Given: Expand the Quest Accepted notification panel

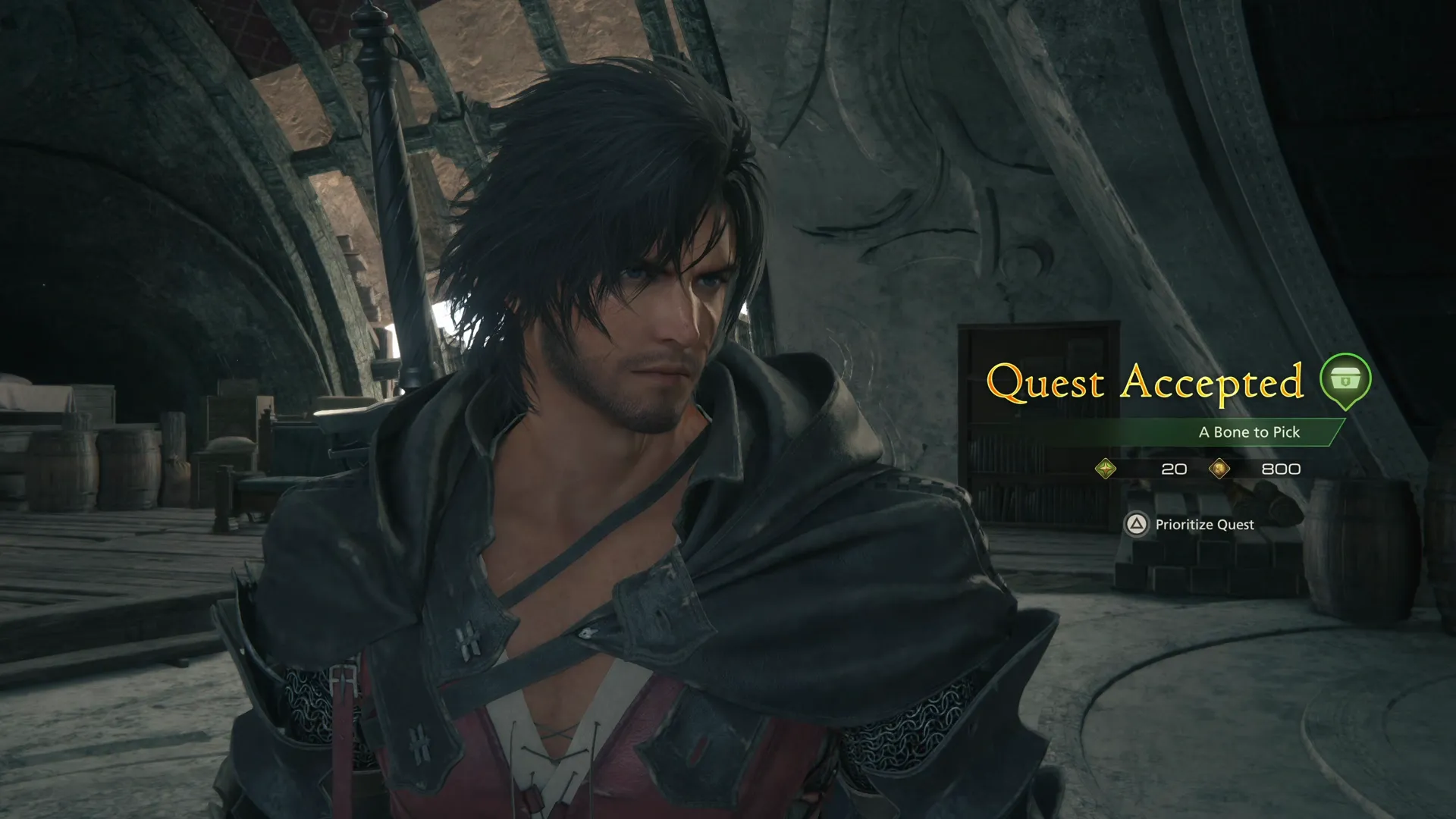Looking at the screenshot, I should [x=1147, y=383].
